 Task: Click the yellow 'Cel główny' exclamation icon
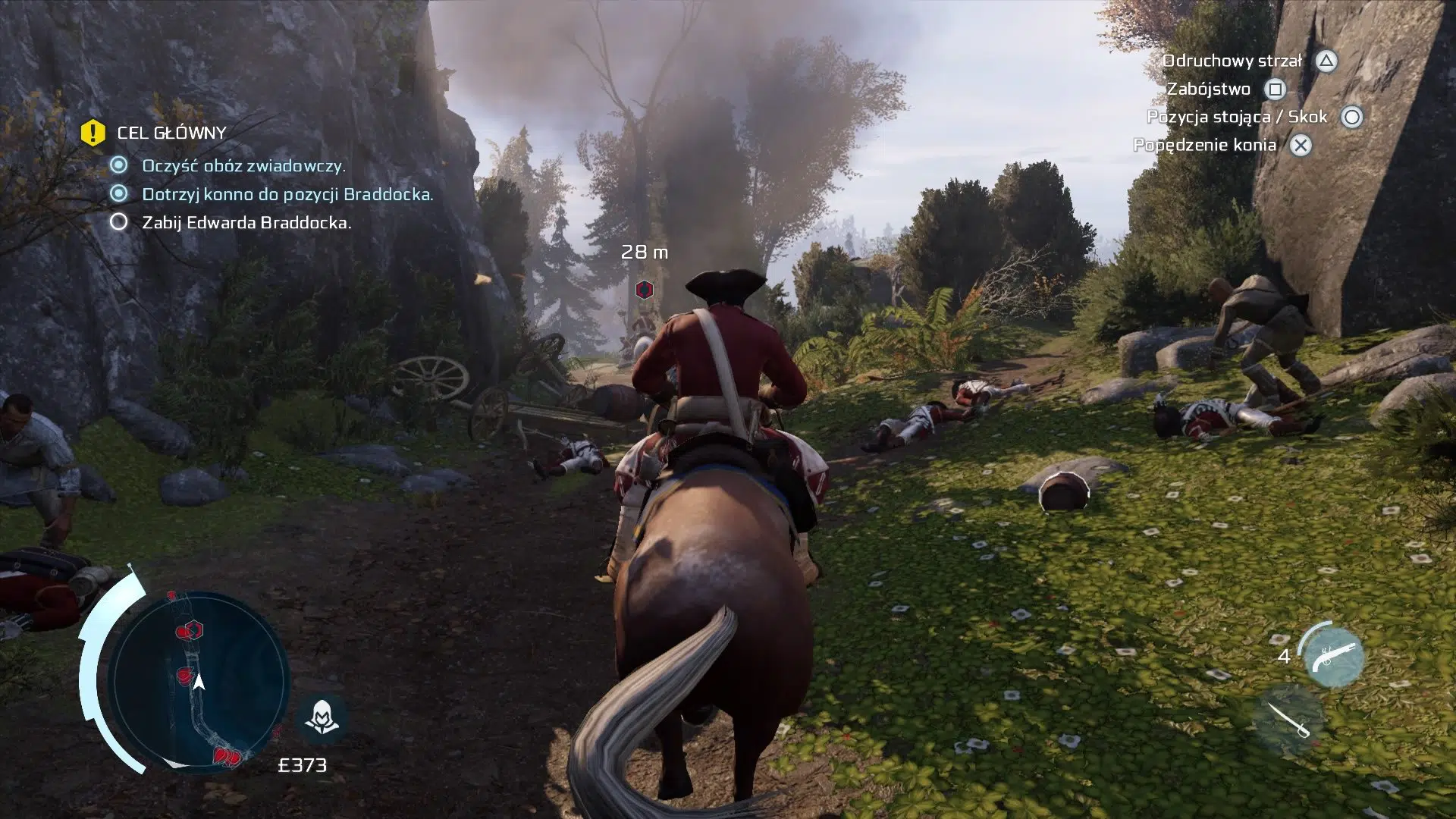[93, 133]
